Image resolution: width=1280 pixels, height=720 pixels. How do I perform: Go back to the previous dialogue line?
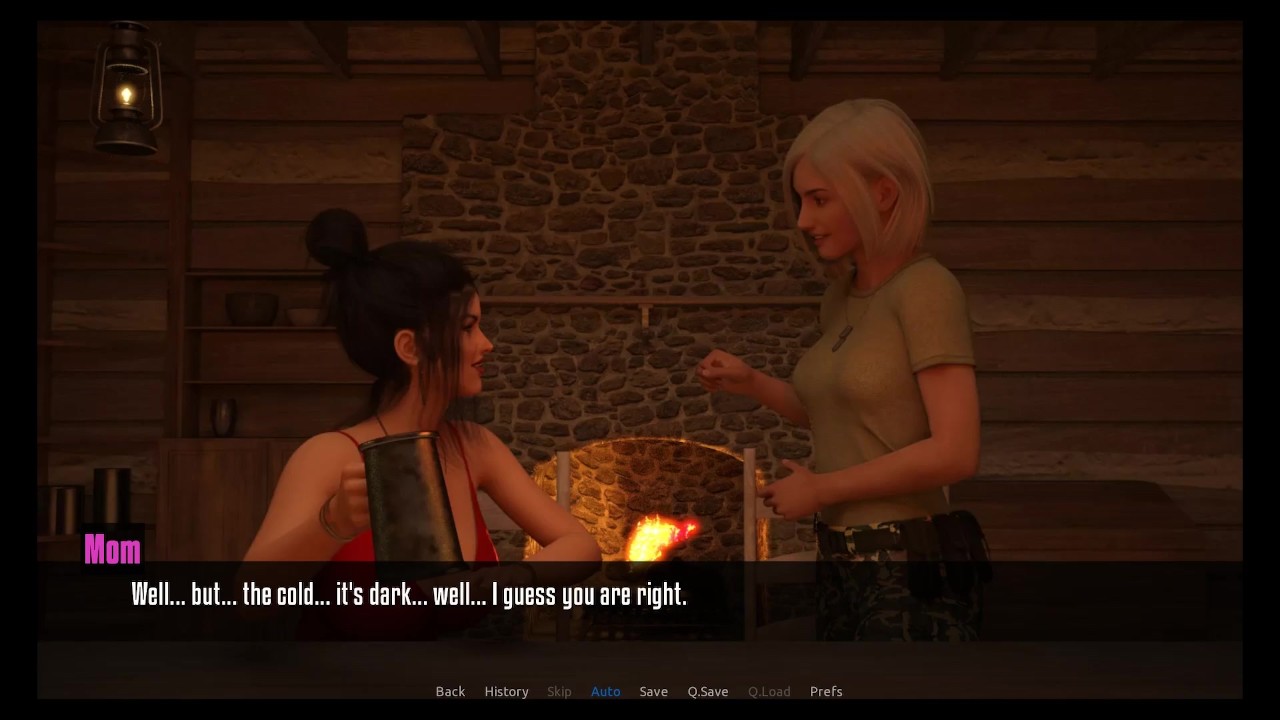click(x=450, y=691)
